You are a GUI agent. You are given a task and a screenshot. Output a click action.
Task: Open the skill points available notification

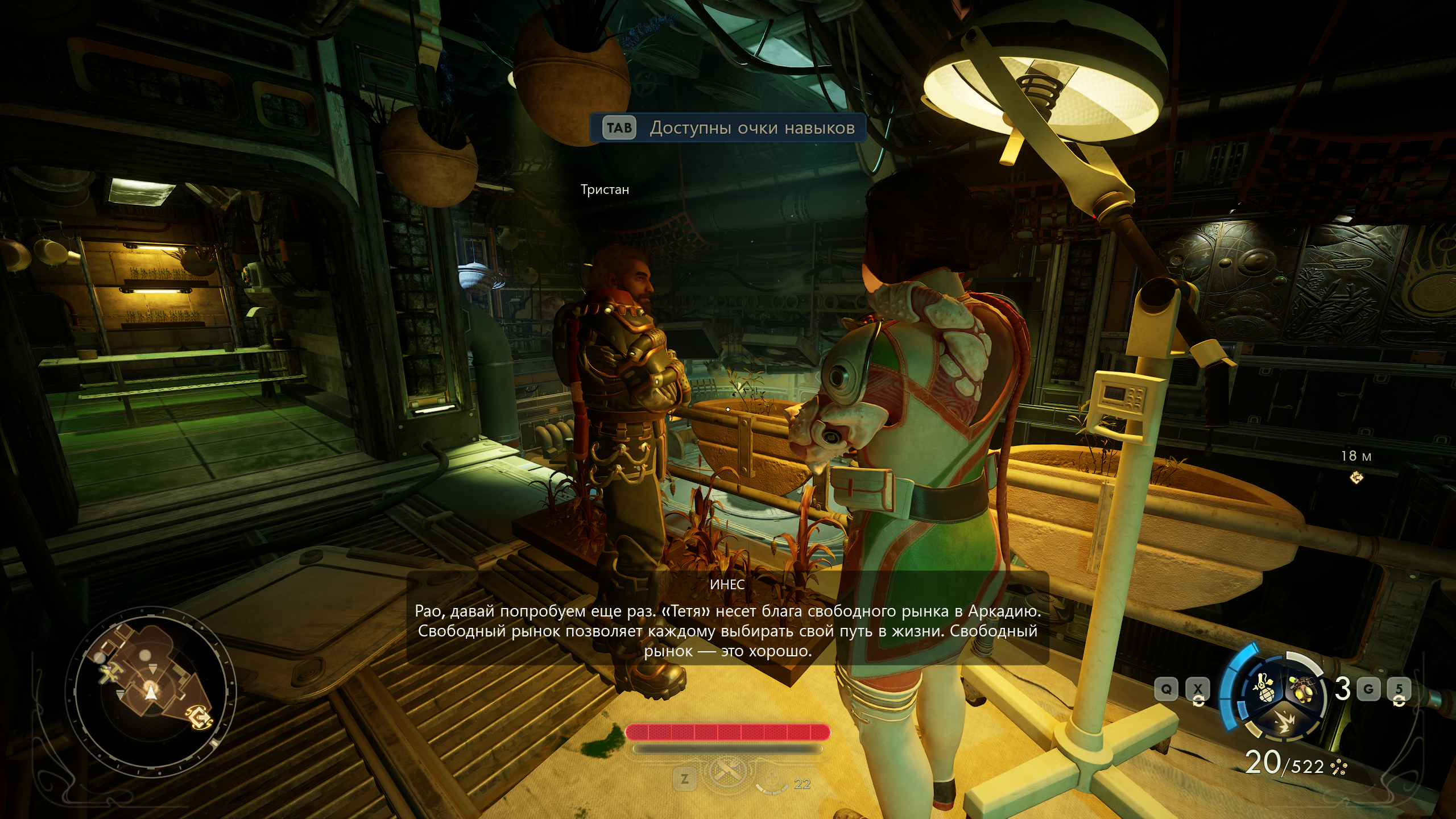(727, 127)
